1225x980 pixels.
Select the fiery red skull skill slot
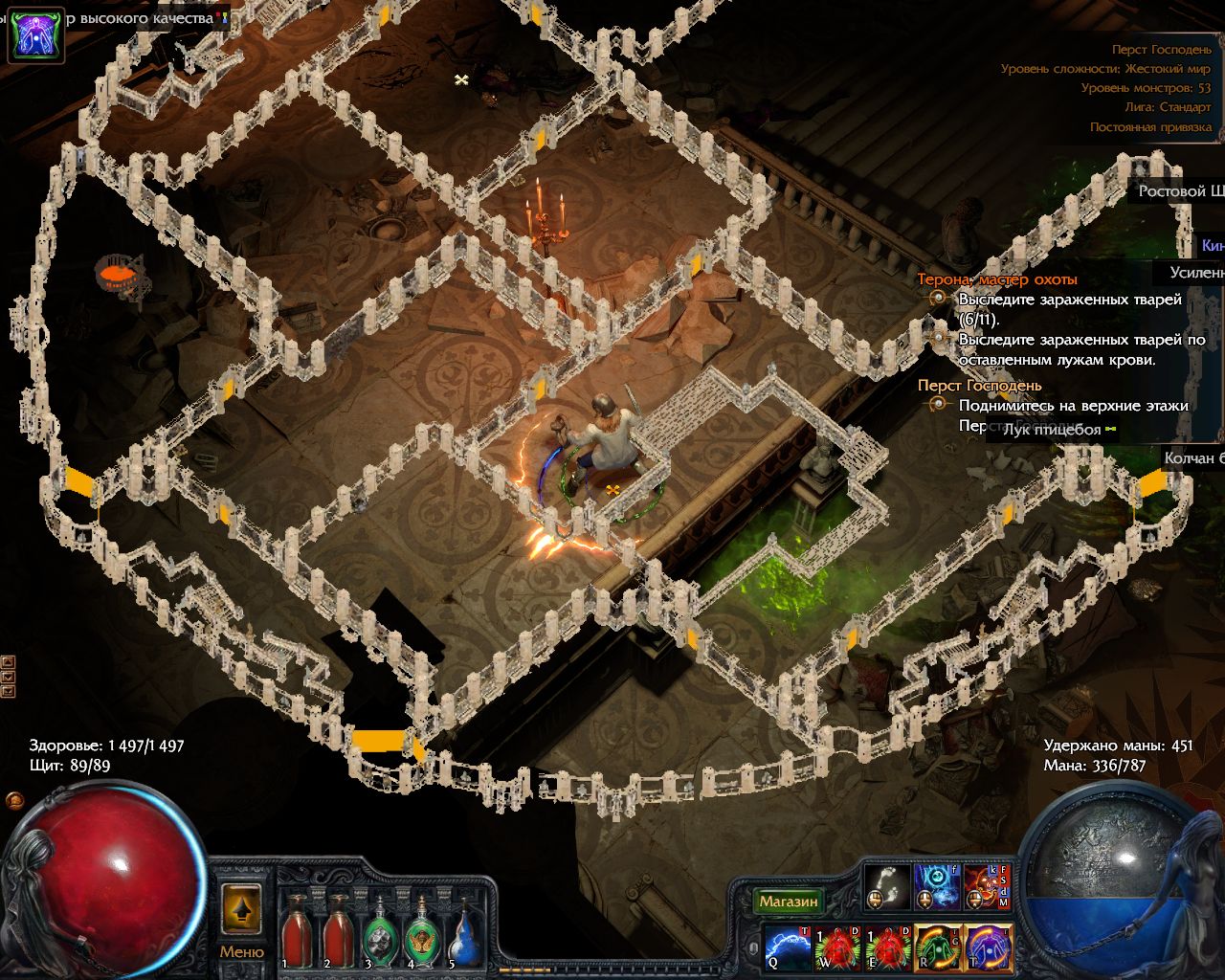tap(988, 885)
